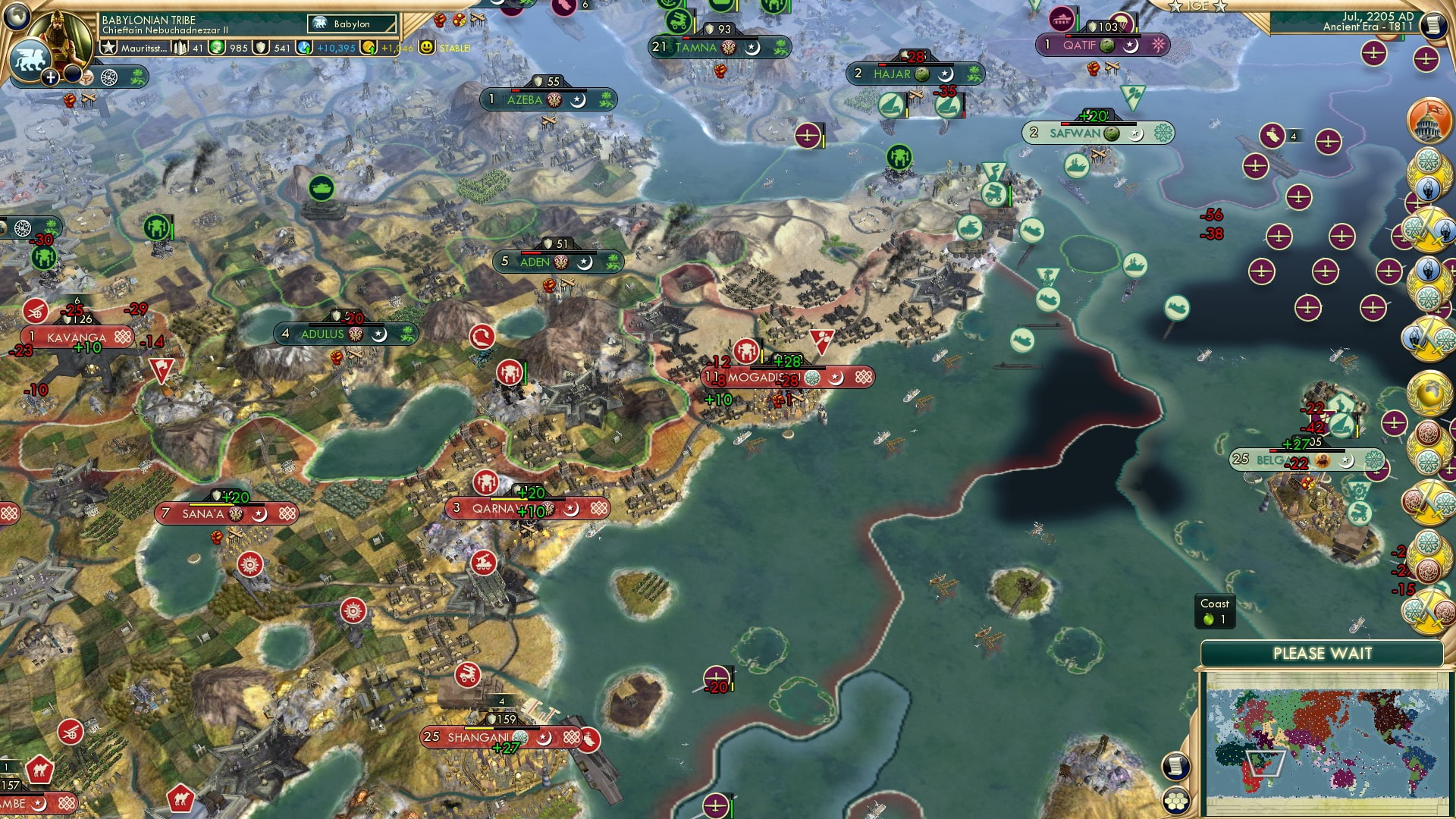Image resolution: width=1456 pixels, height=819 pixels.
Task: Open the Babylon civilization selector box
Action: (x=351, y=24)
